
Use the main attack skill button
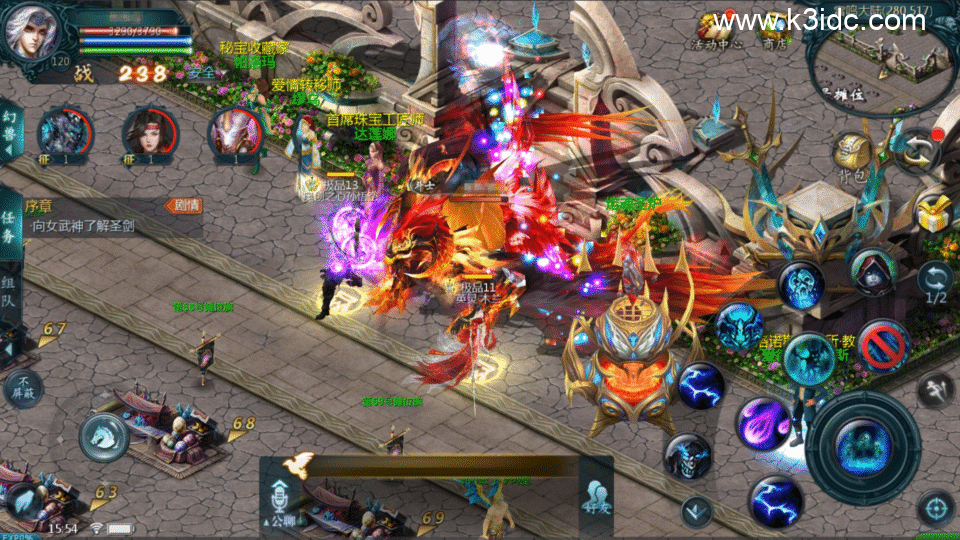[862, 444]
